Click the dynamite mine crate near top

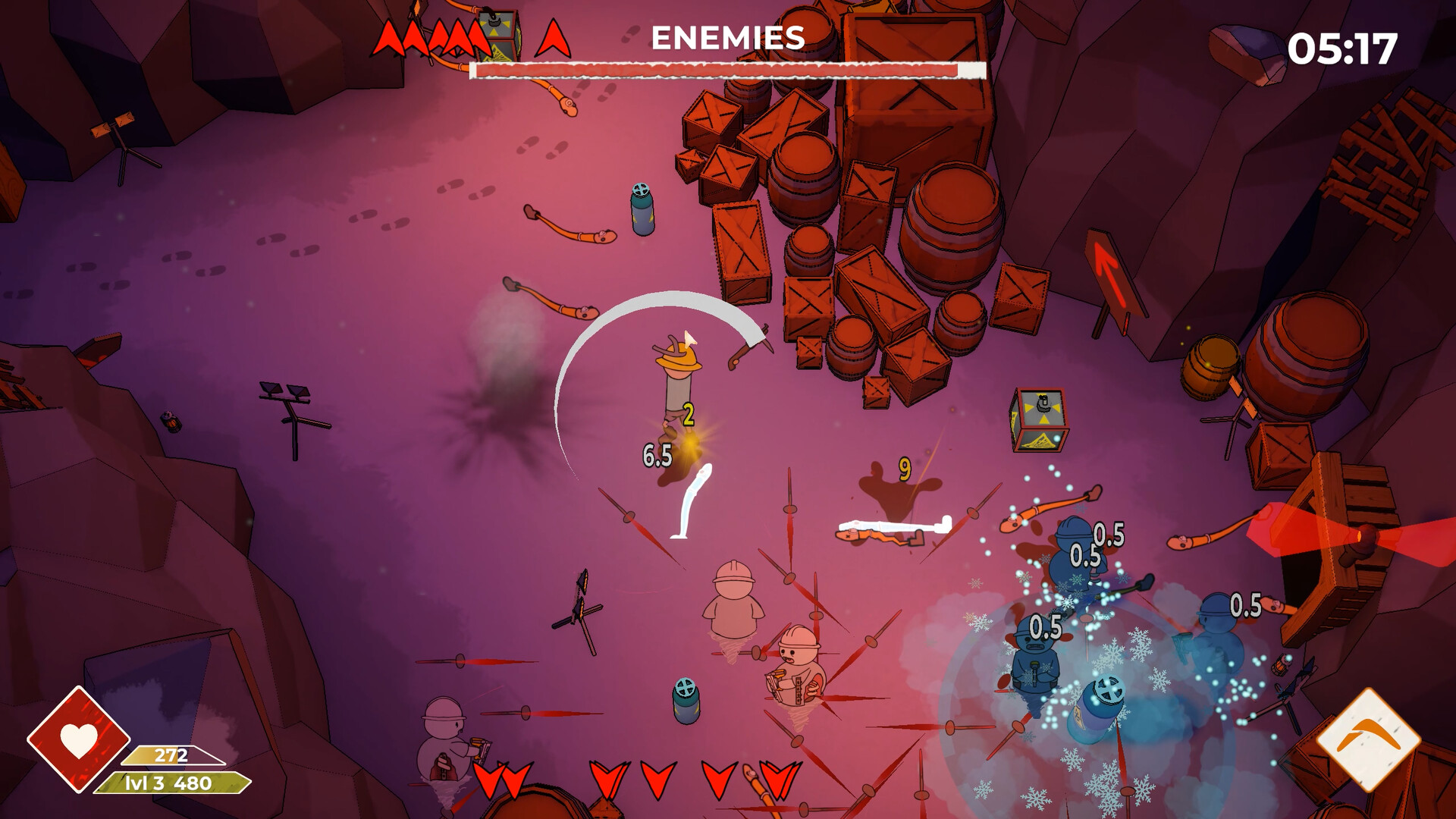[x=497, y=34]
